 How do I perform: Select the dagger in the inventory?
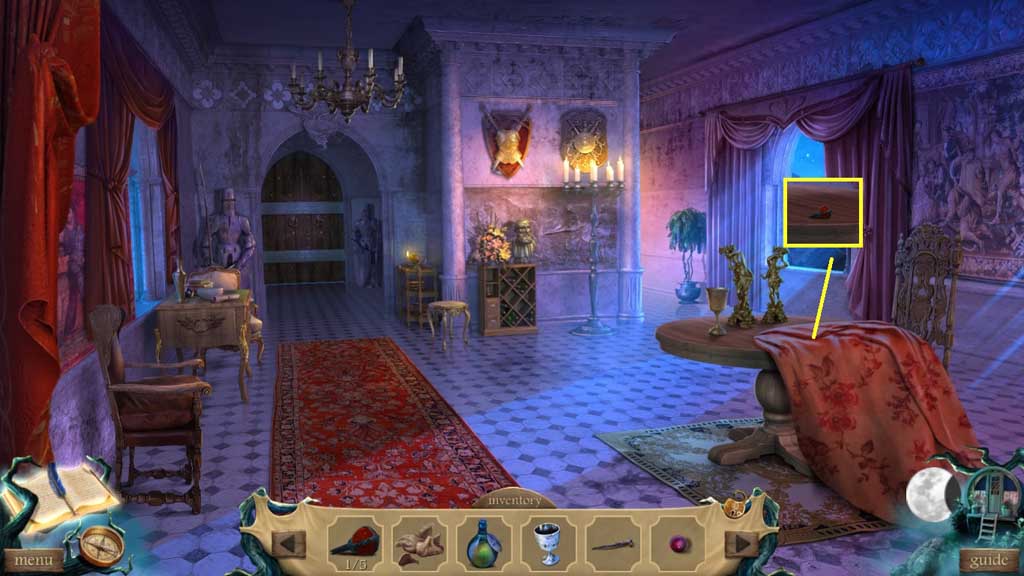(x=612, y=543)
